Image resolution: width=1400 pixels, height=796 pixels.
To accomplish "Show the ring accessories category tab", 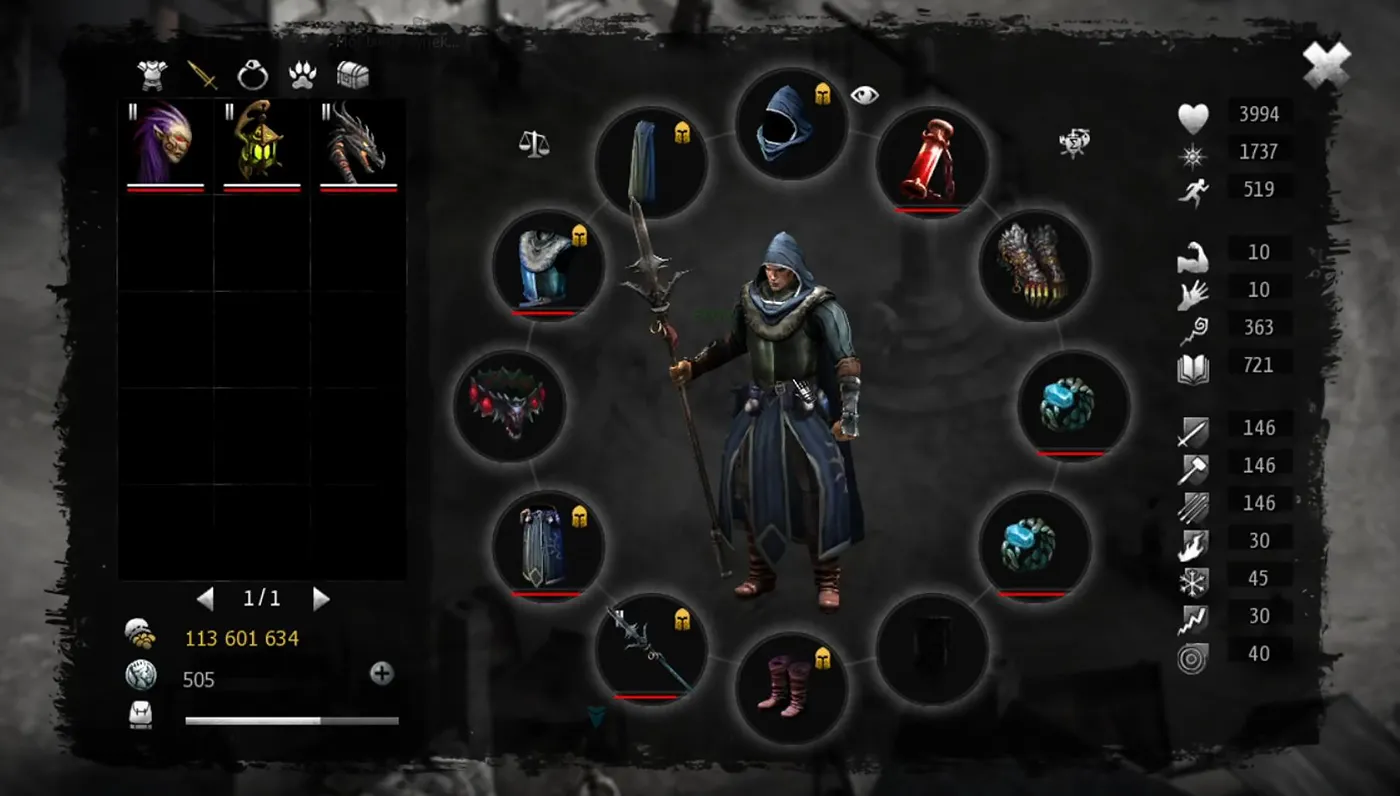I will 252,75.
